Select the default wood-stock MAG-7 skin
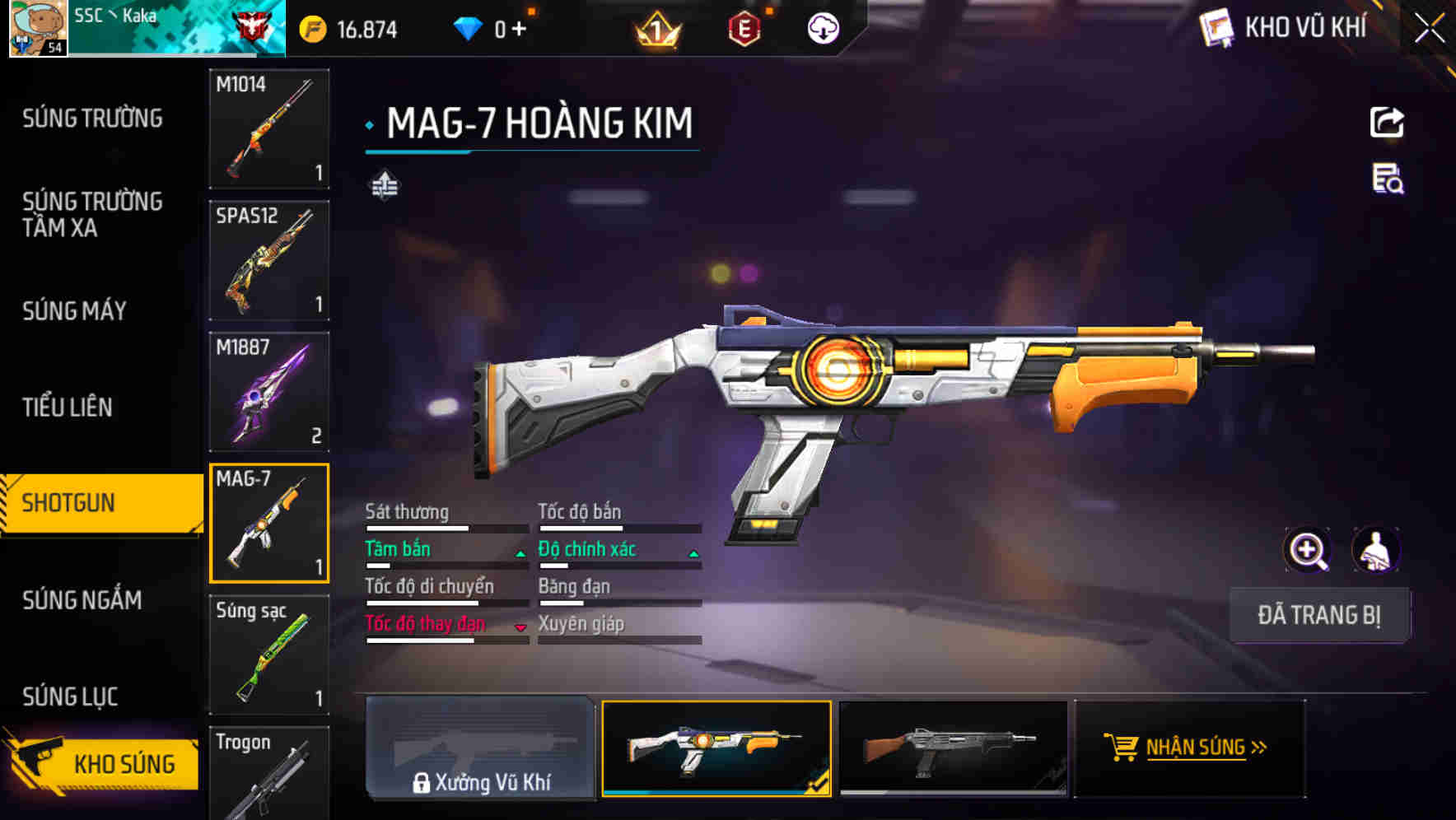 952,748
